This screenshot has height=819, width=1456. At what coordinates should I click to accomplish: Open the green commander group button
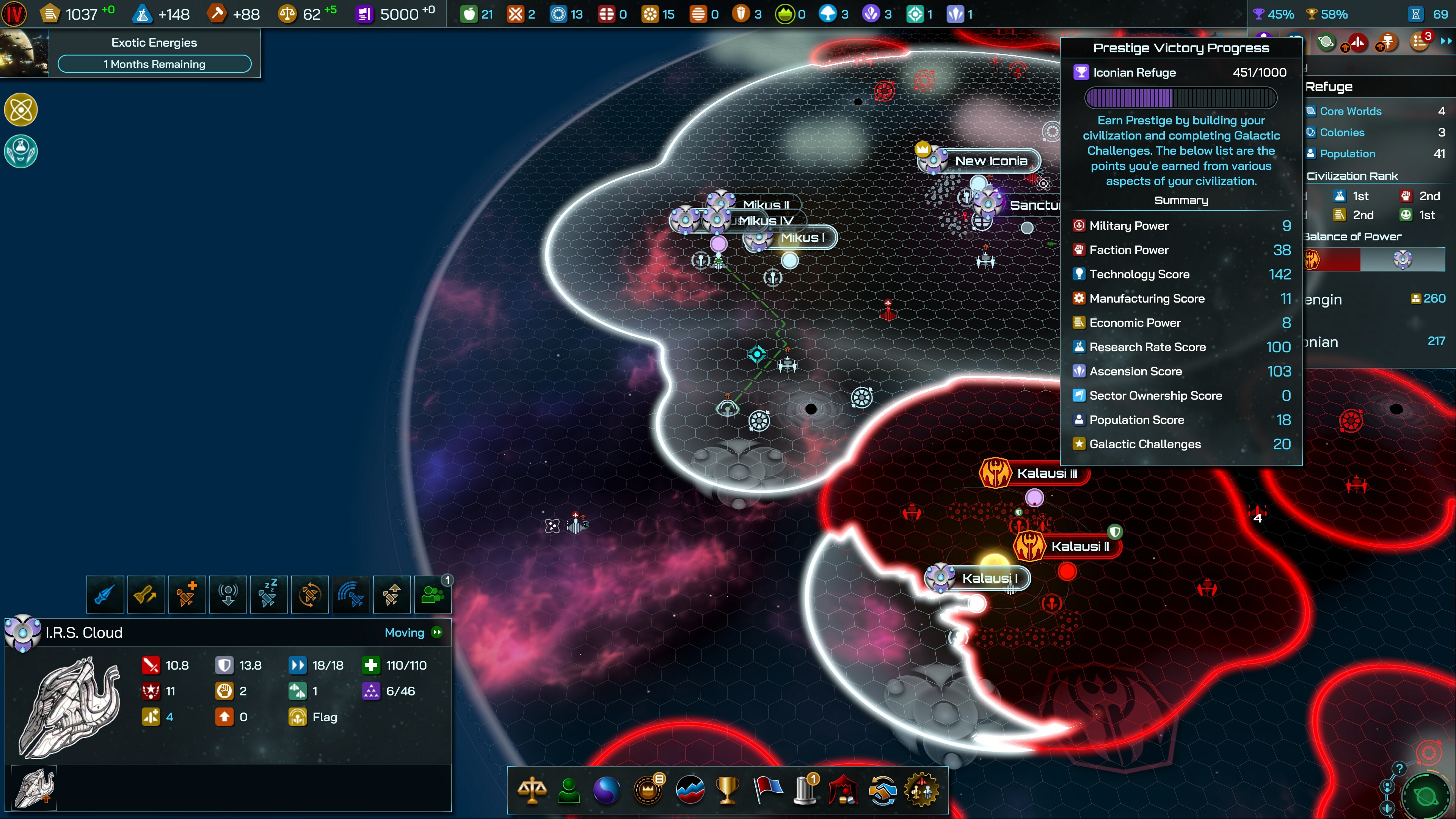pyautogui.click(x=432, y=594)
